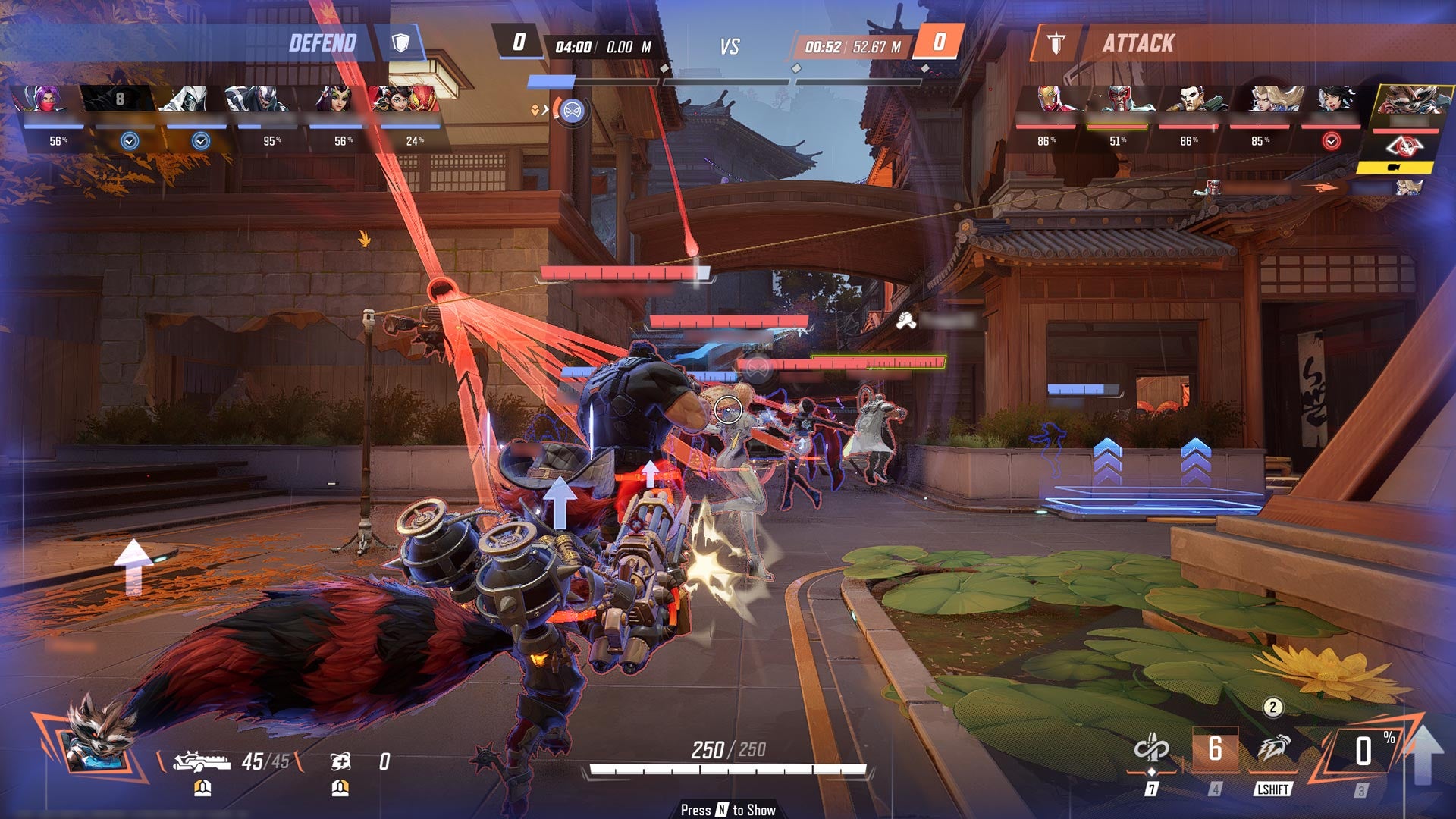Select Peni Parker's portrait on the defend team
The image size is (1456, 819).
click(405, 100)
